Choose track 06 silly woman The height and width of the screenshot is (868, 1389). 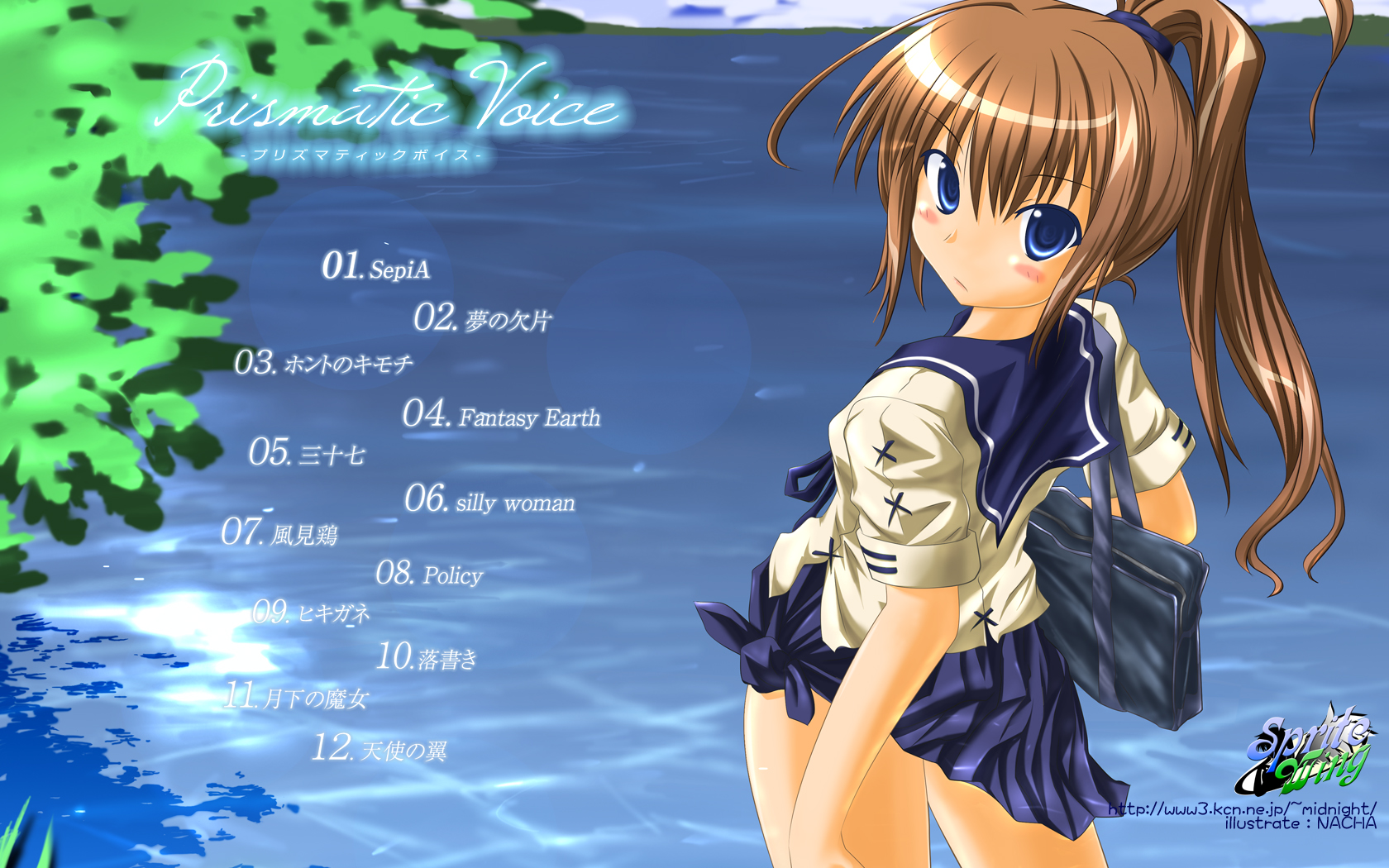coord(489,500)
